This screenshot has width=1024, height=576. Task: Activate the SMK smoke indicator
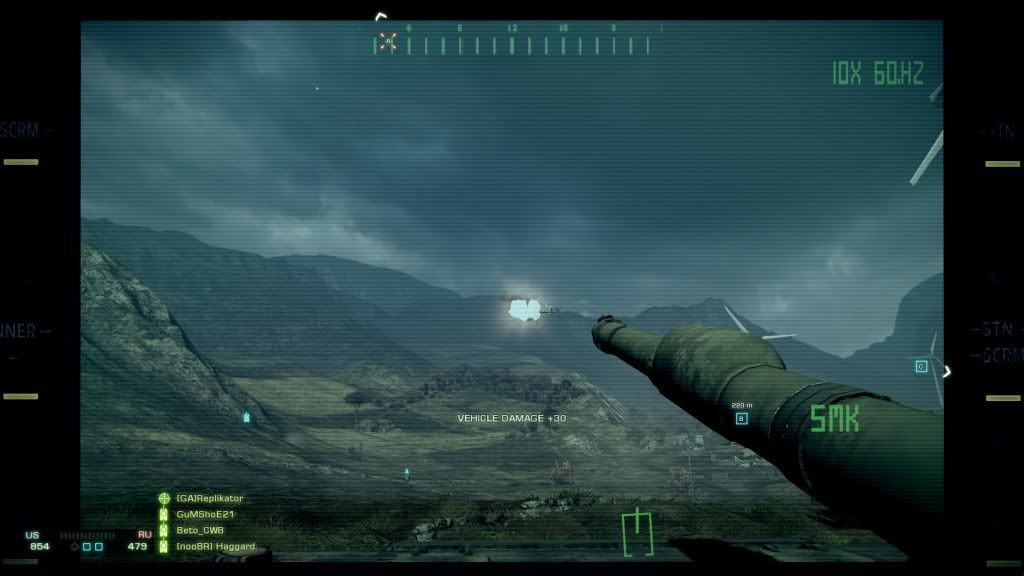tap(834, 418)
